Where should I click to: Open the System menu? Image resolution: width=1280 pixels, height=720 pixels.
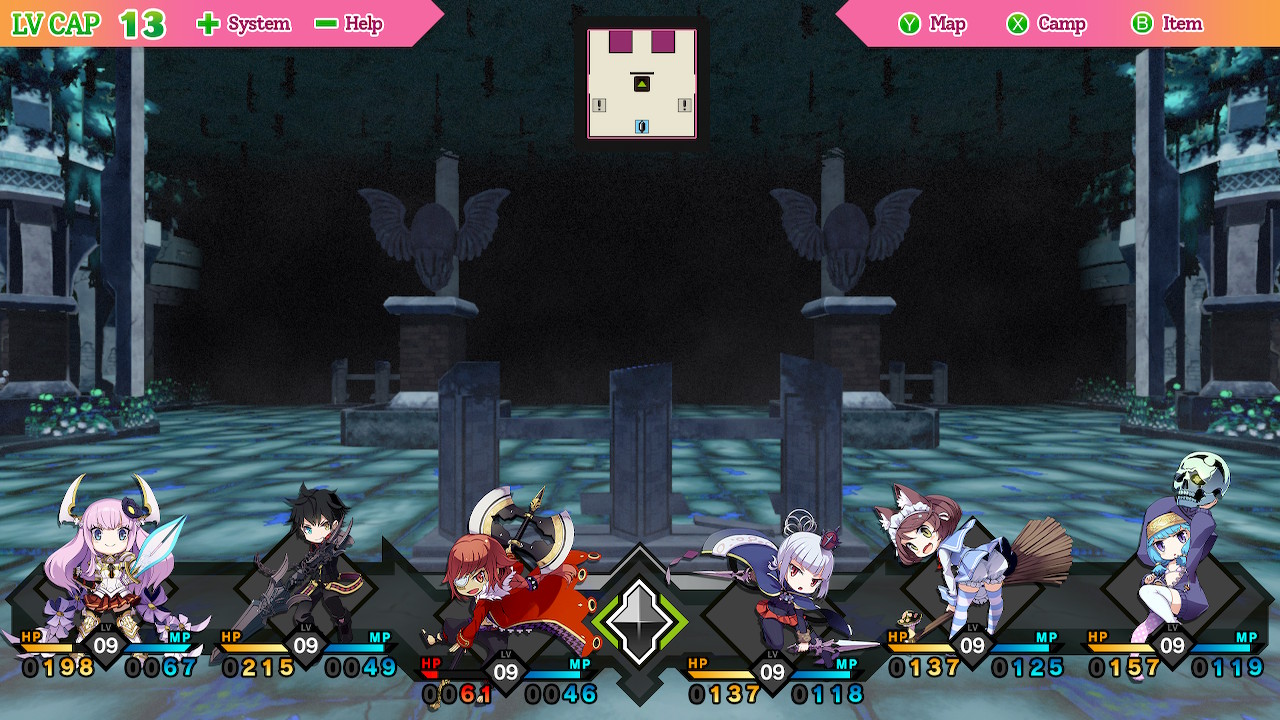pos(244,24)
